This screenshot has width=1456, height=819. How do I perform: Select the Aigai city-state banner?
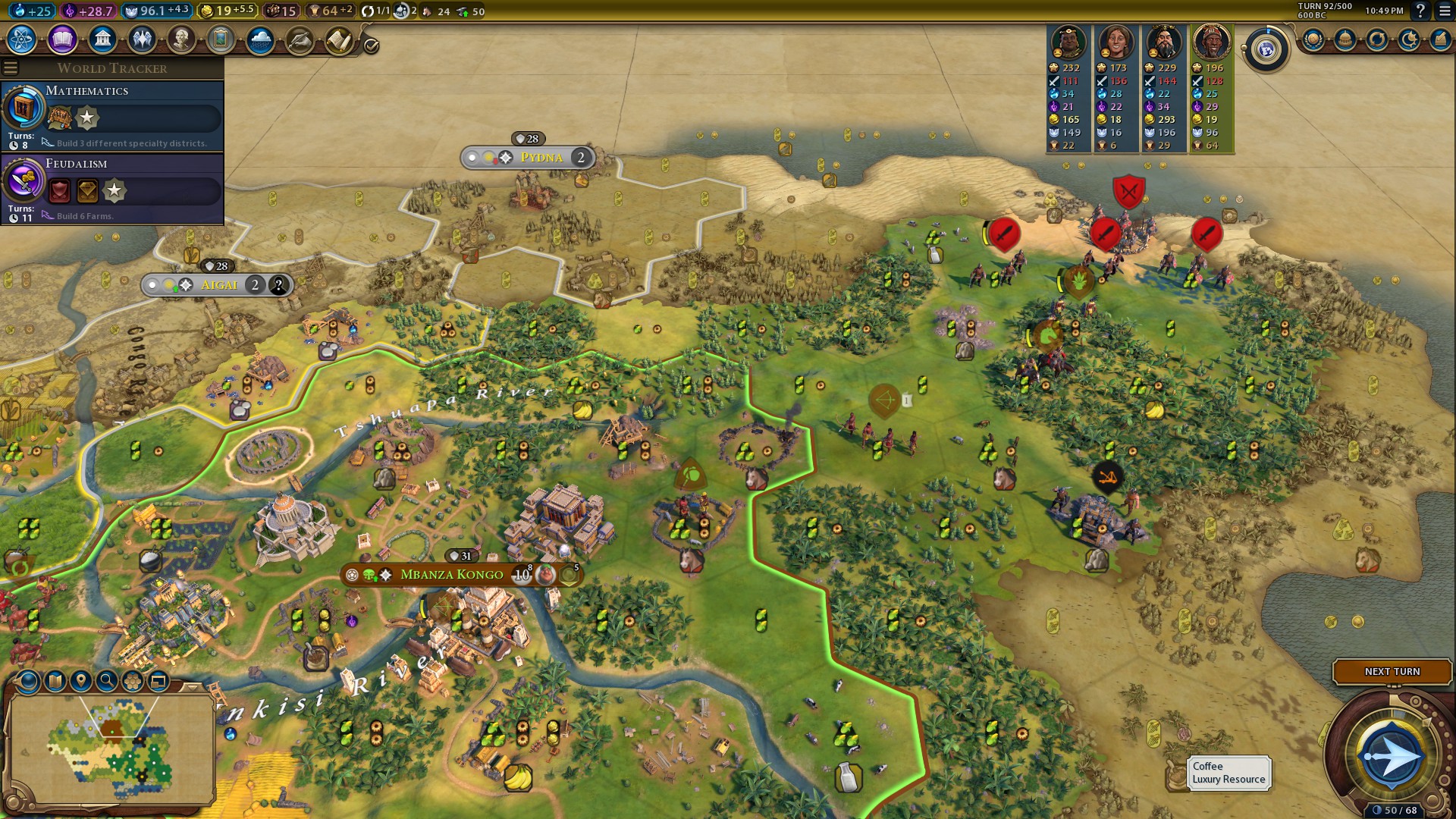pyautogui.click(x=218, y=285)
